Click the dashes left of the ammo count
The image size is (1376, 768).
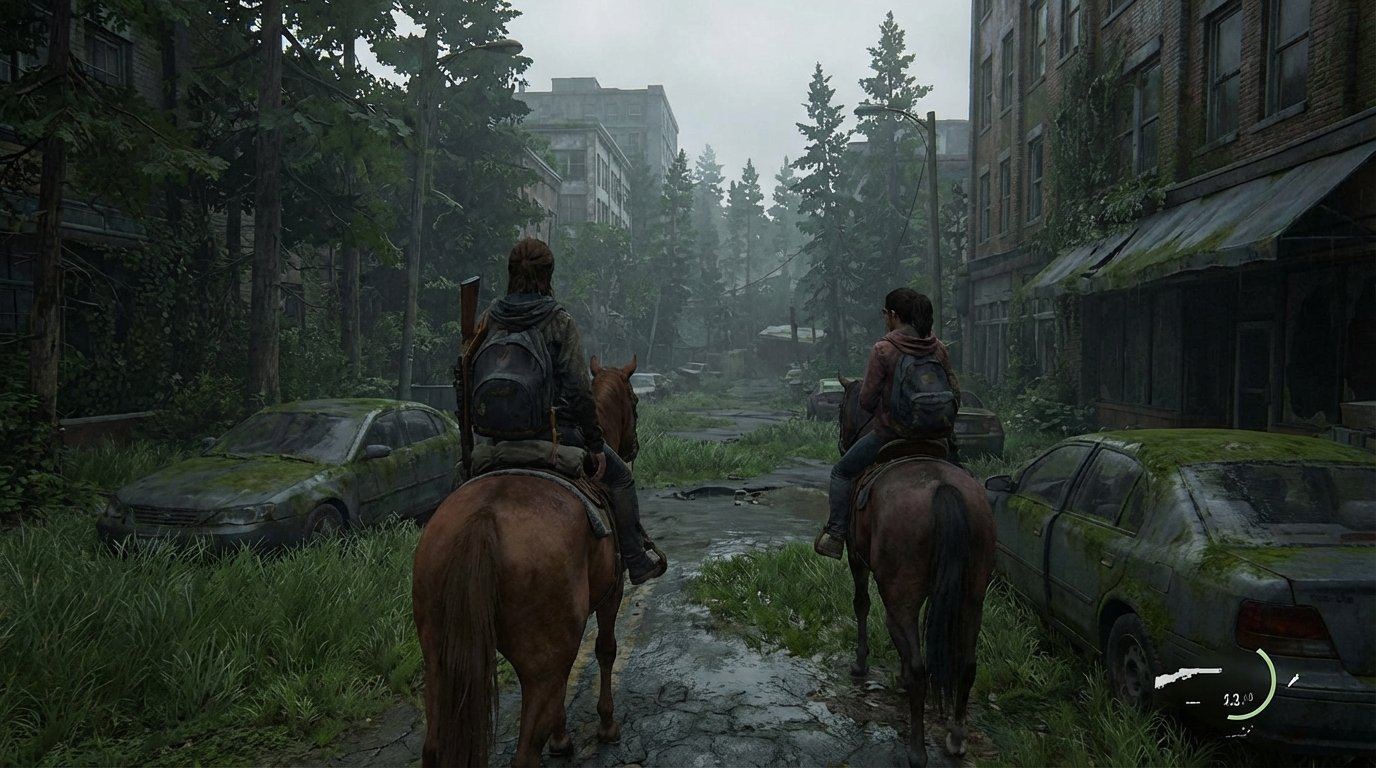click(1193, 702)
